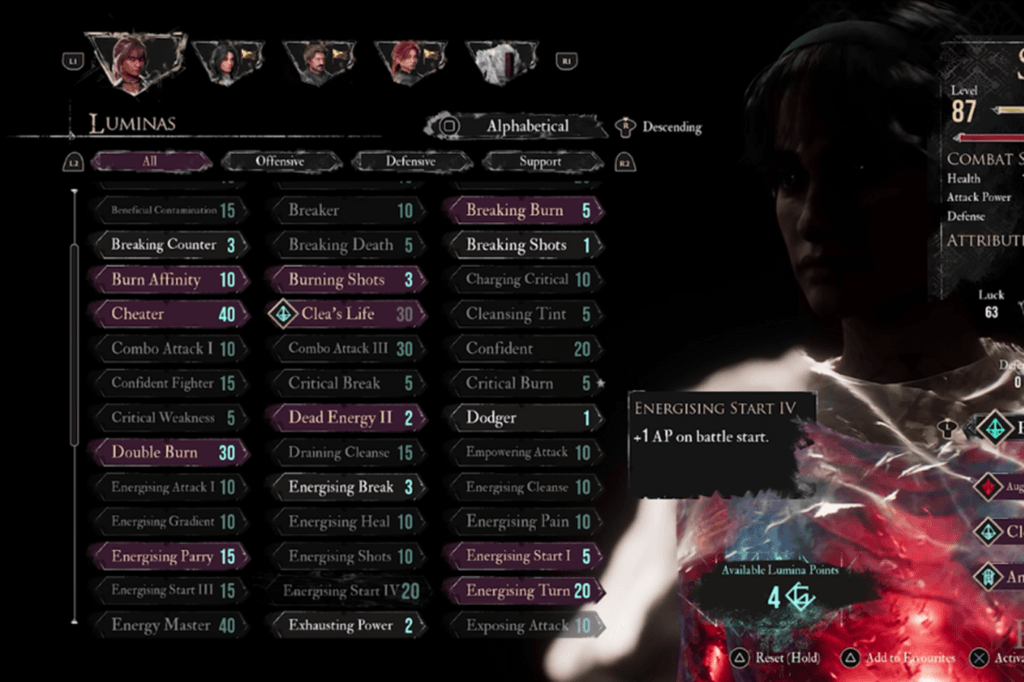
Task: Show the Support luminas tab
Action: pos(540,161)
